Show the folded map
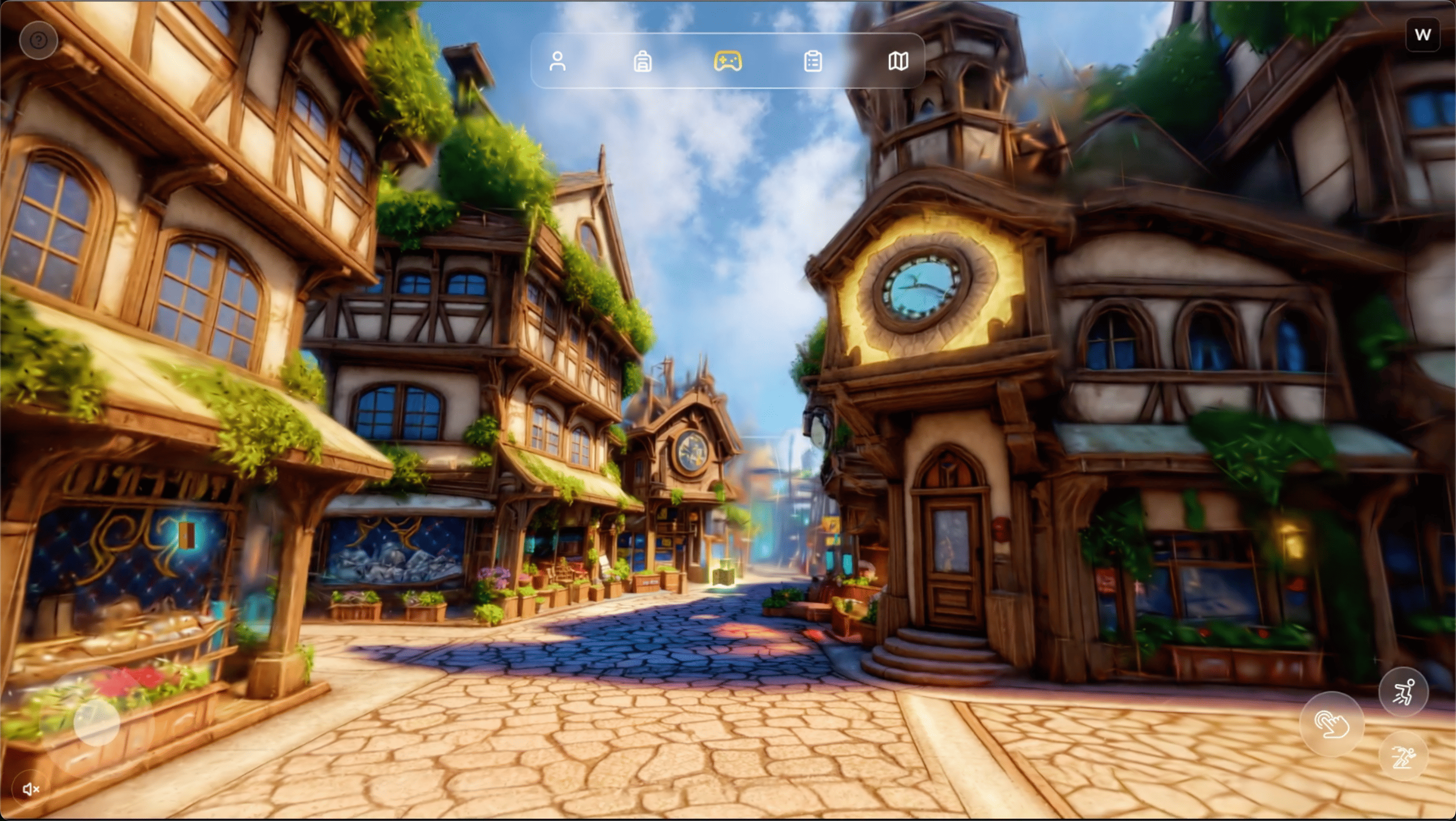The height and width of the screenshot is (821, 1456). tap(898, 61)
